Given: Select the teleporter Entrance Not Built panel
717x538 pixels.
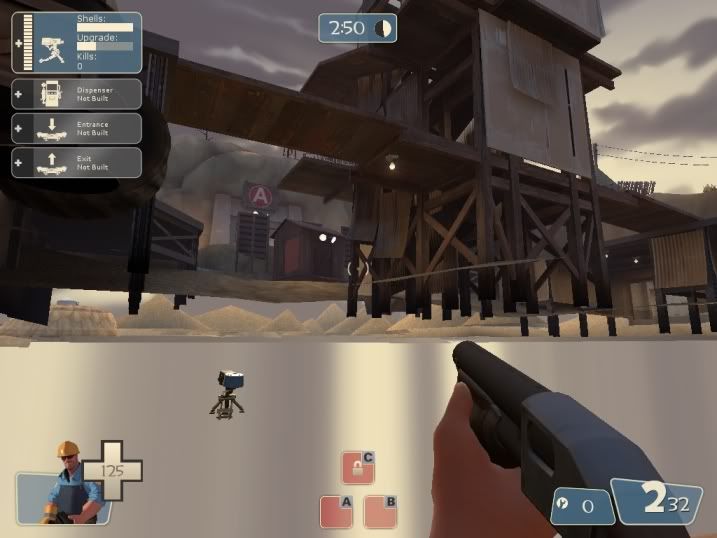Looking at the screenshot, I should click(76, 128).
